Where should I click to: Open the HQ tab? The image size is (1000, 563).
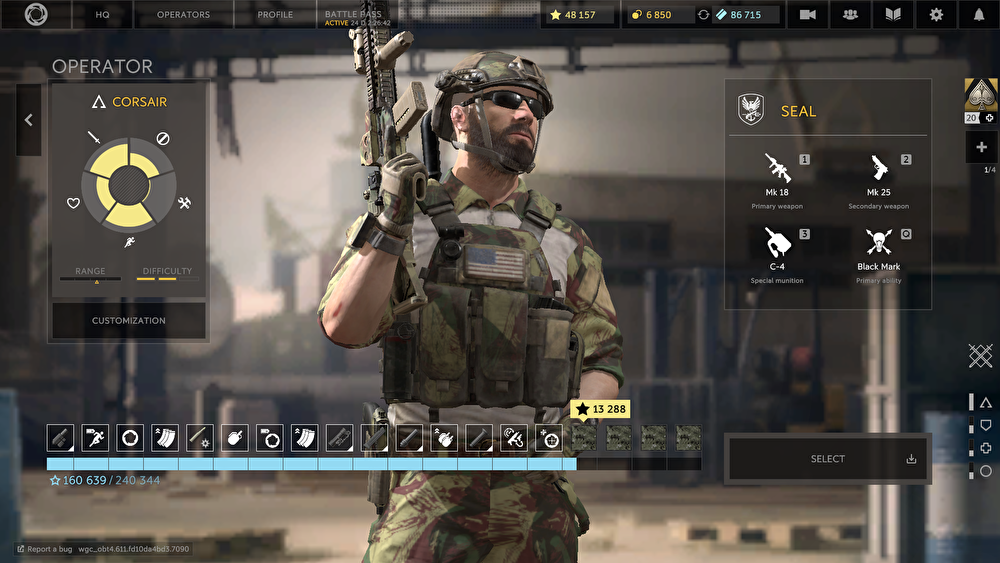tap(102, 15)
